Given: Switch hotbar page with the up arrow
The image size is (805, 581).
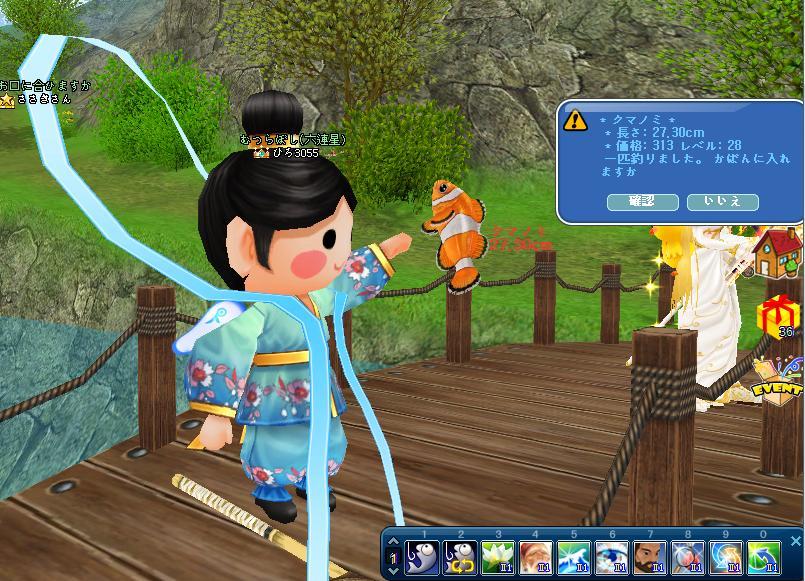Looking at the screenshot, I should (x=392, y=542).
